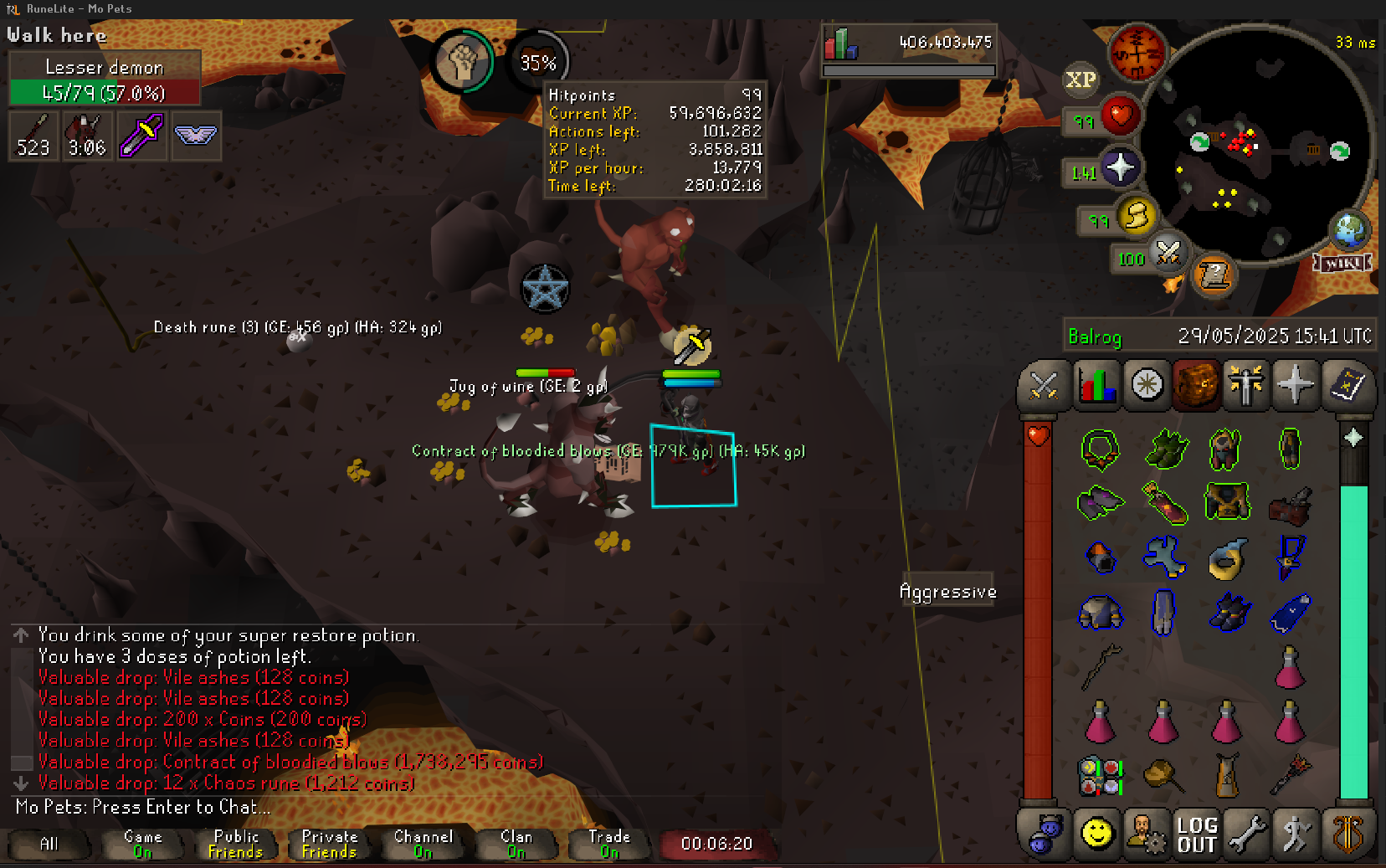
Task: Click the compass to face north
Action: coord(1137,52)
